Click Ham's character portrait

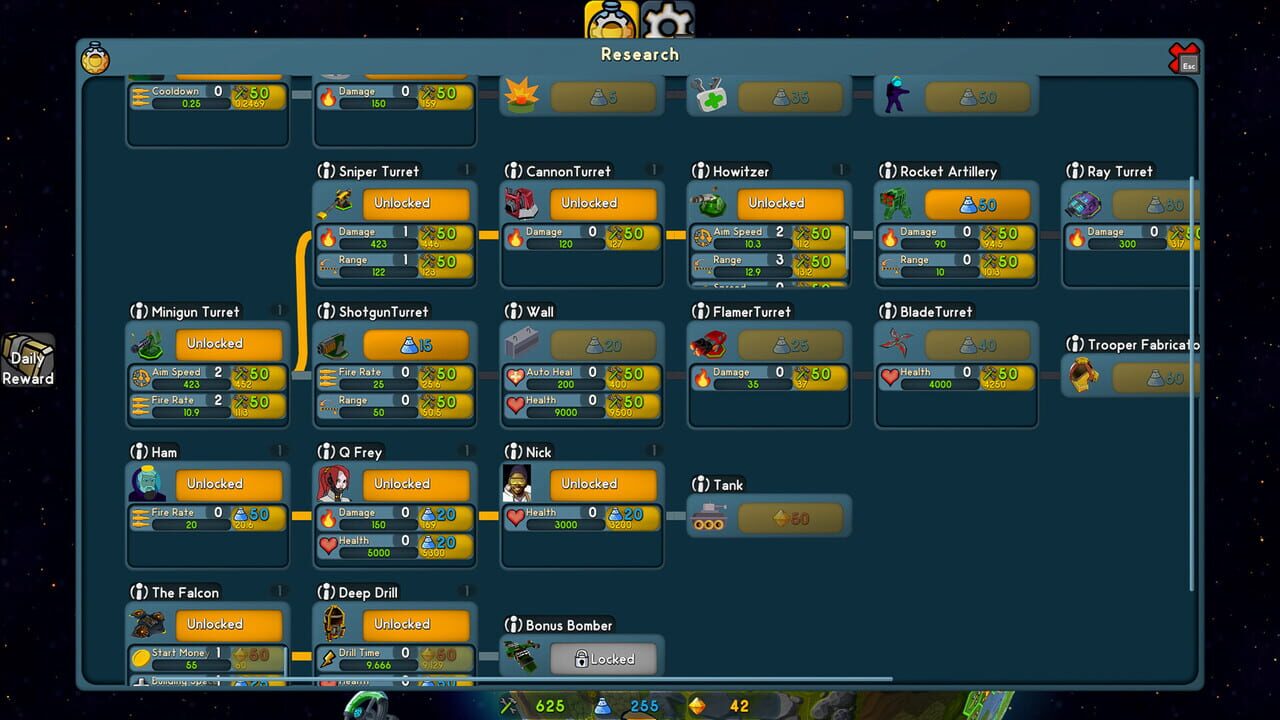[145, 483]
